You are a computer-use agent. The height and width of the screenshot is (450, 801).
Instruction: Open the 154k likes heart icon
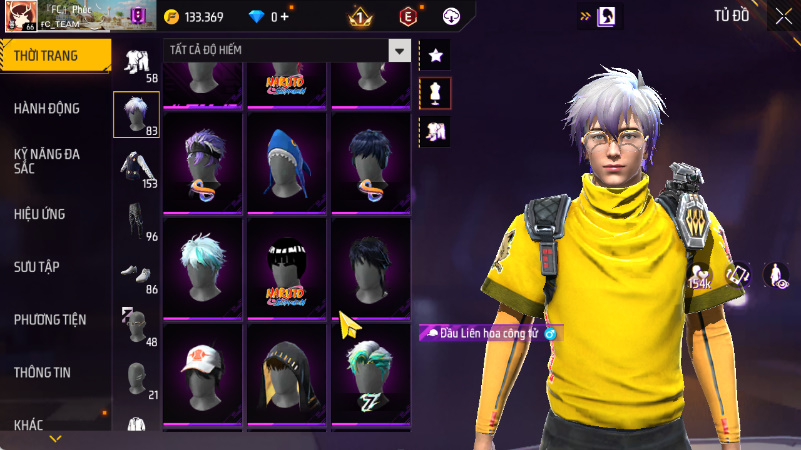click(x=700, y=274)
